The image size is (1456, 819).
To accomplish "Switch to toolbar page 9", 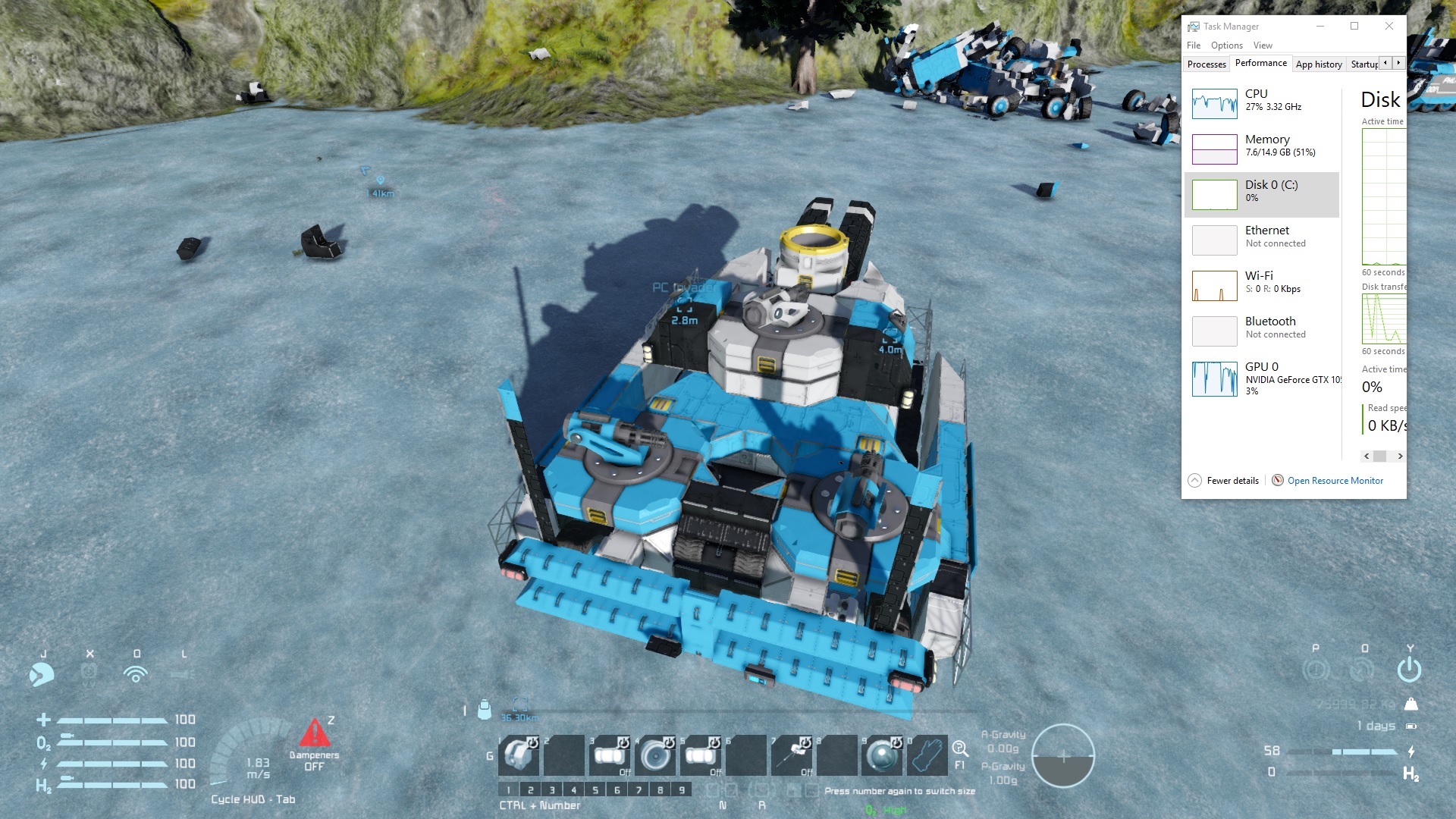I will pyautogui.click(x=682, y=790).
